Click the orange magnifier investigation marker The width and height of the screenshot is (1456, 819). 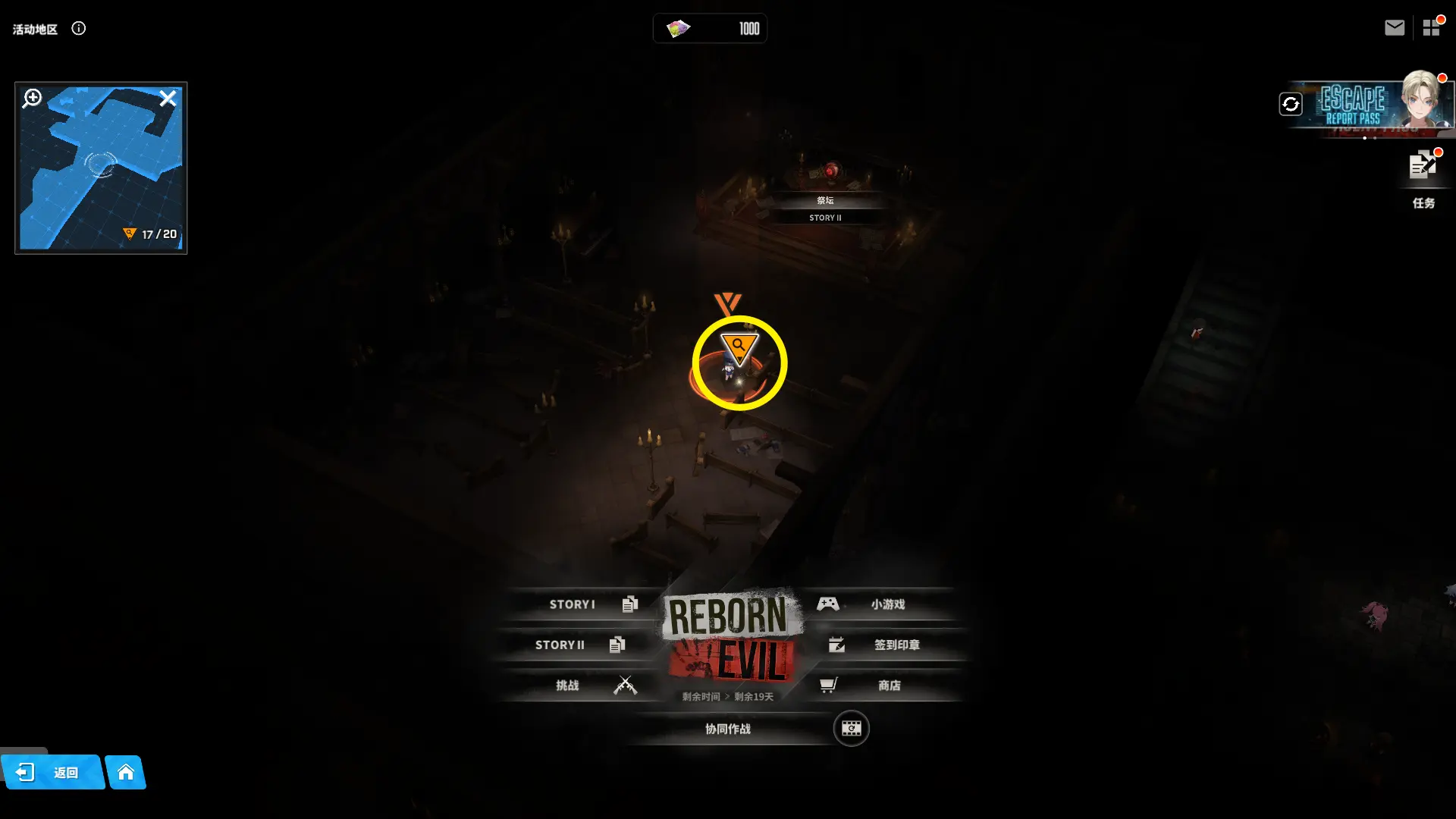pyautogui.click(x=739, y=347)
